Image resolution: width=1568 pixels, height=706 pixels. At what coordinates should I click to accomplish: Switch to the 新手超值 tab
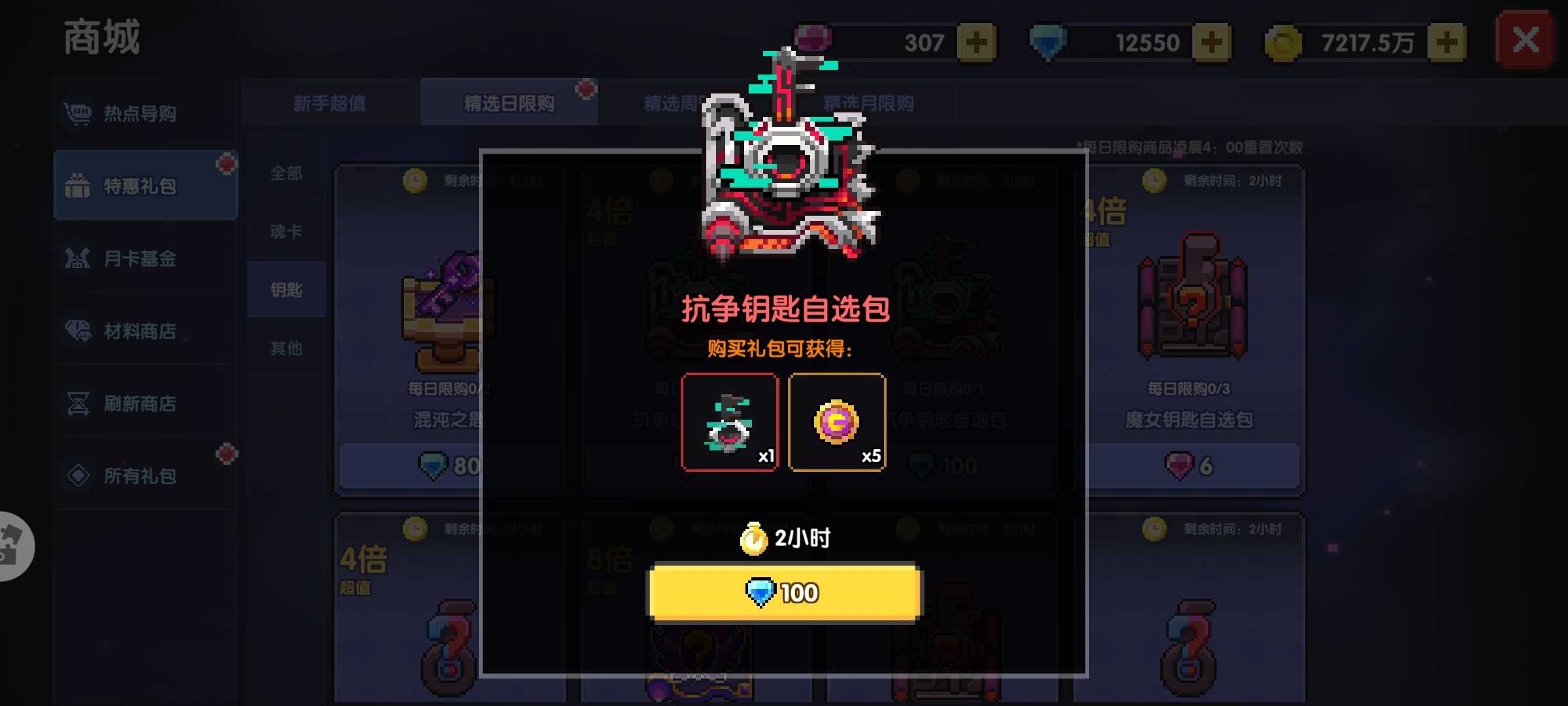click(330, 103)
